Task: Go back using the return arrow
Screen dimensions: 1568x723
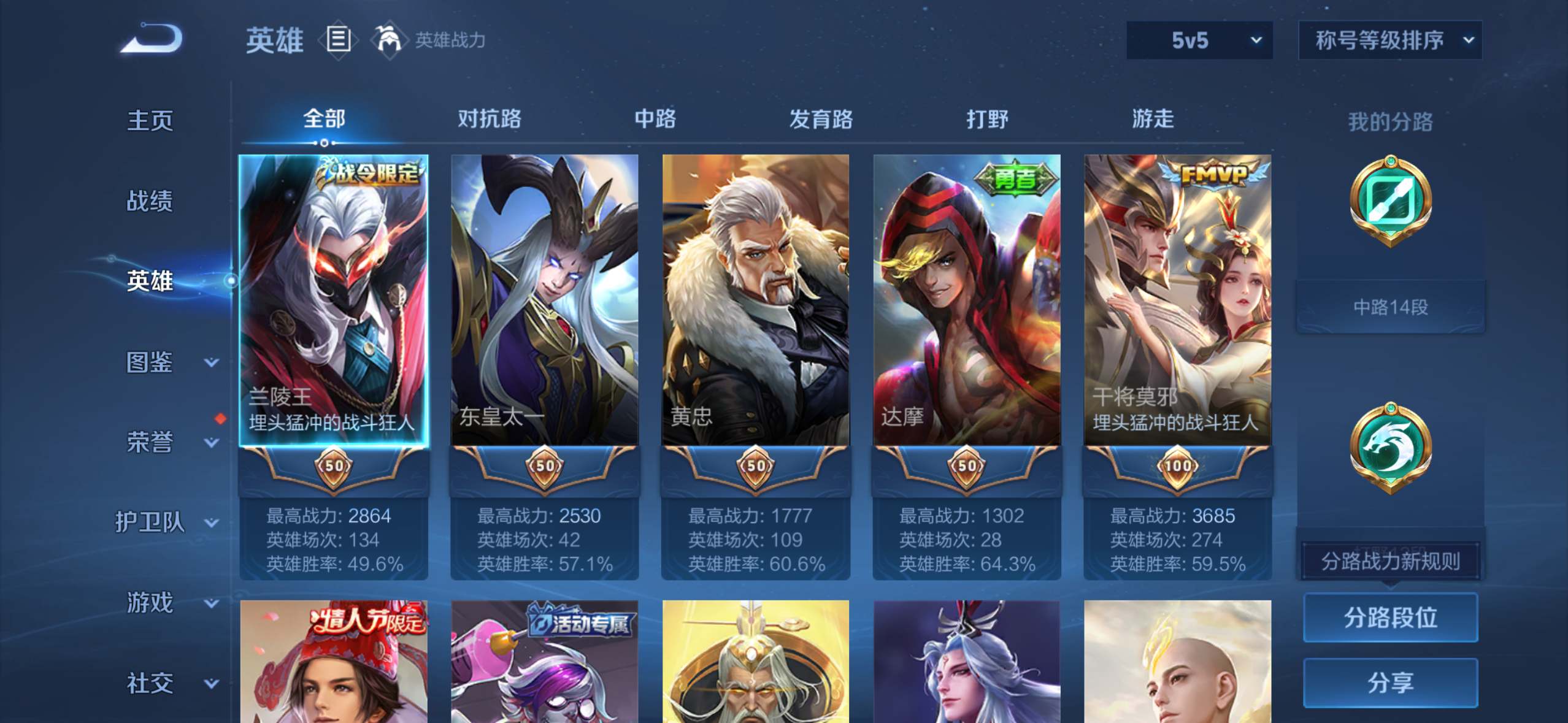Action: click(152, 39)
